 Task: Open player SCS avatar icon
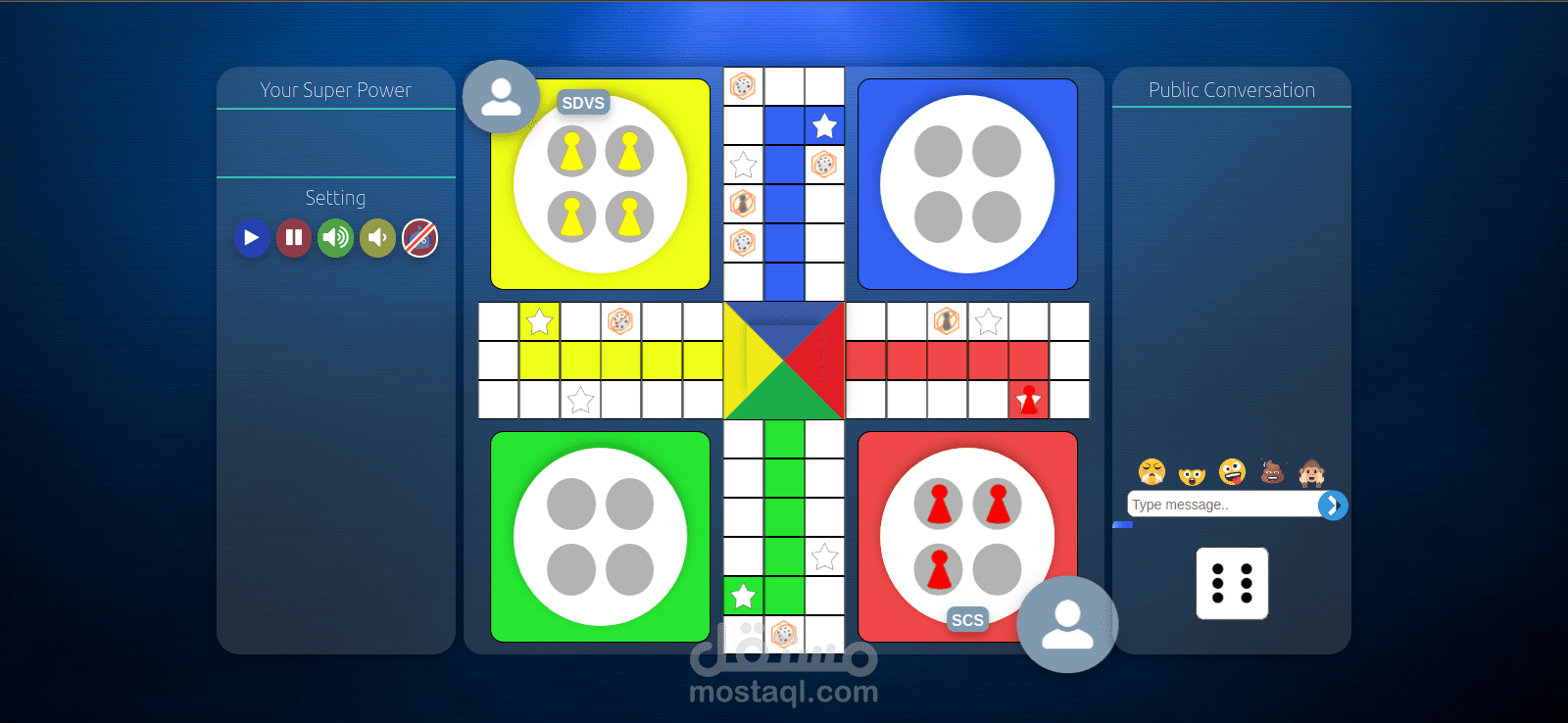[x=1067, y=625]
